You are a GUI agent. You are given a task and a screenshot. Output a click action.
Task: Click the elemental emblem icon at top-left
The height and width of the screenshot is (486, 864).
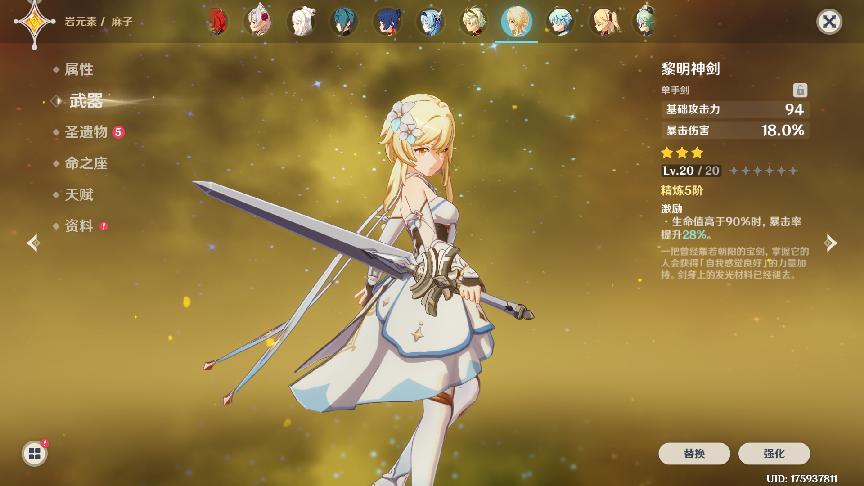point(35,19)
